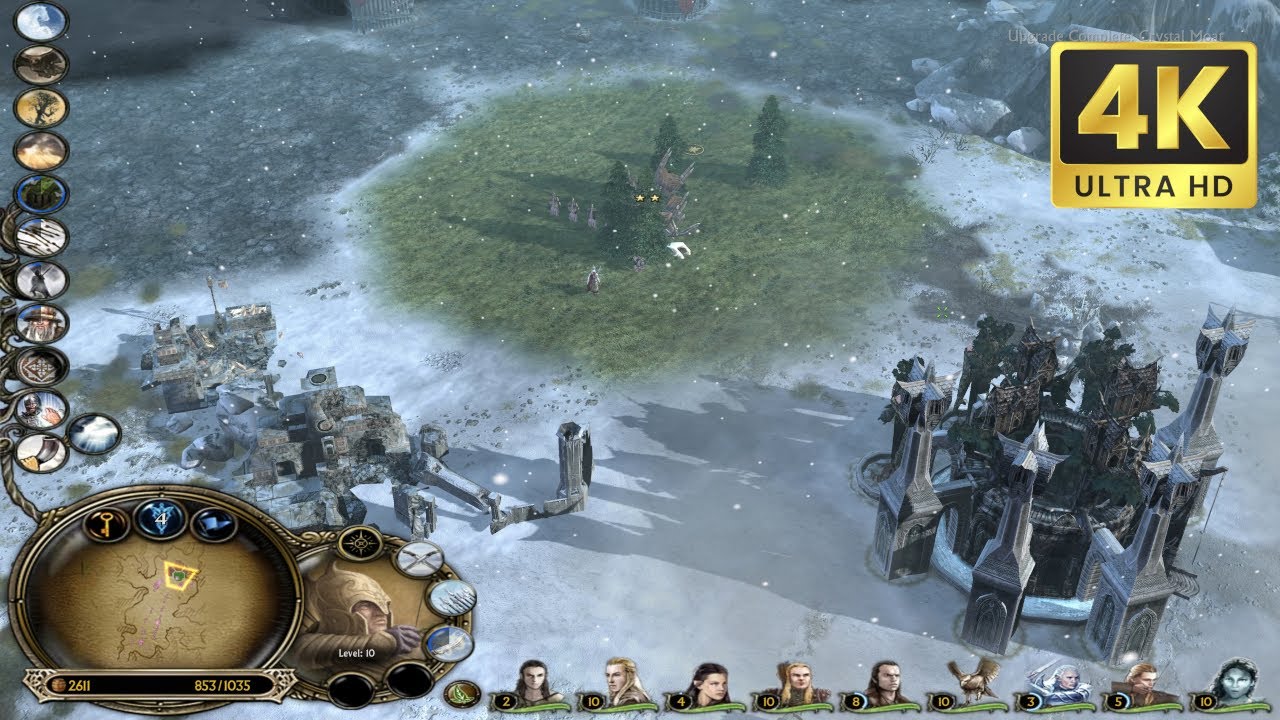The image size is (1280, 720).
Task: Choose the lone archer power icon
Action: (41, 280)
